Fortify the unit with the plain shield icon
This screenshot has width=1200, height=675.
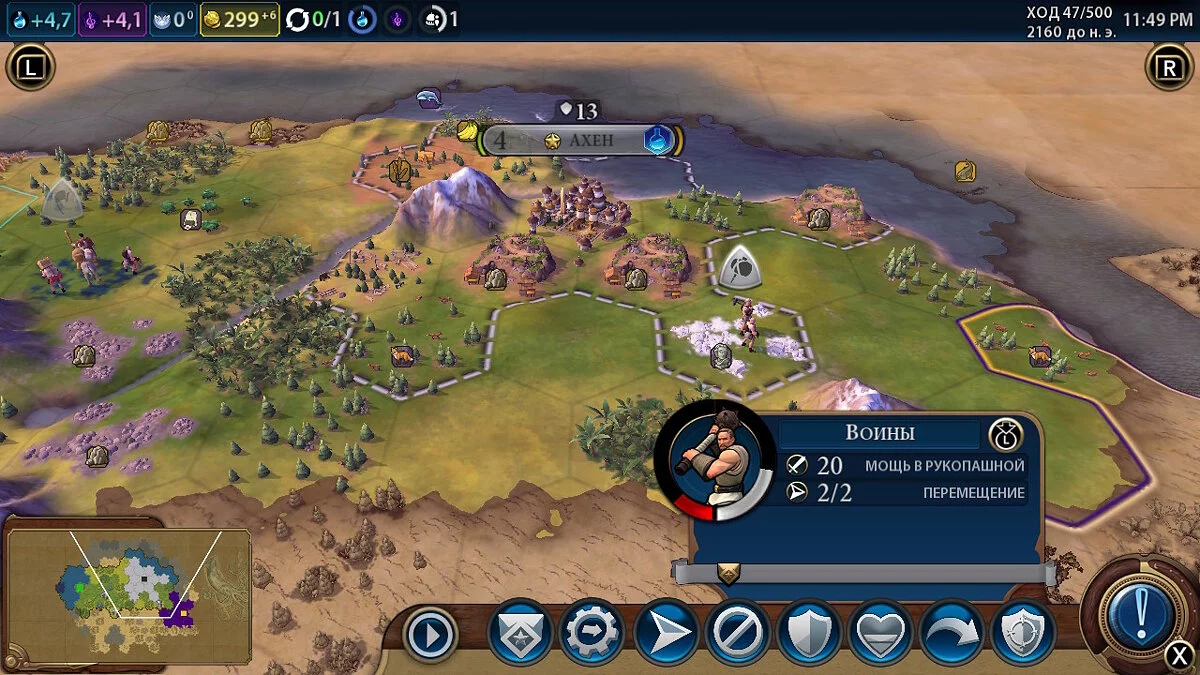(809, 634)
